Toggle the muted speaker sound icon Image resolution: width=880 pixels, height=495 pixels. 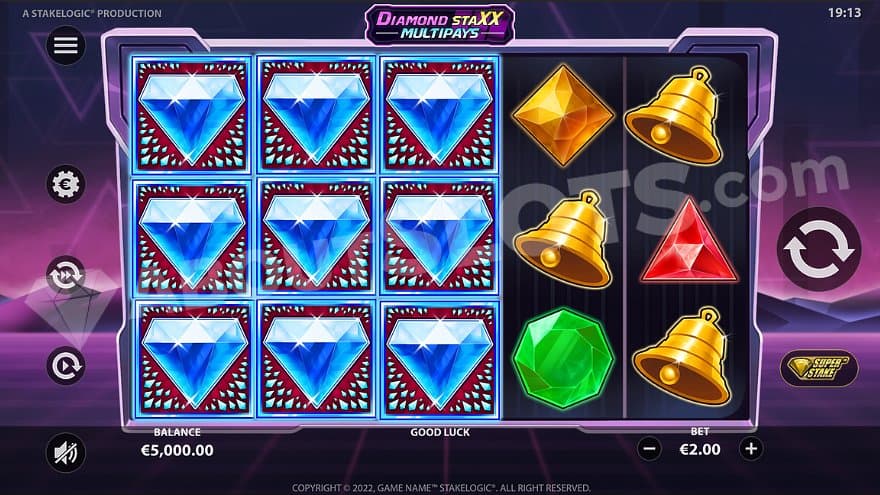click(67, 453)
